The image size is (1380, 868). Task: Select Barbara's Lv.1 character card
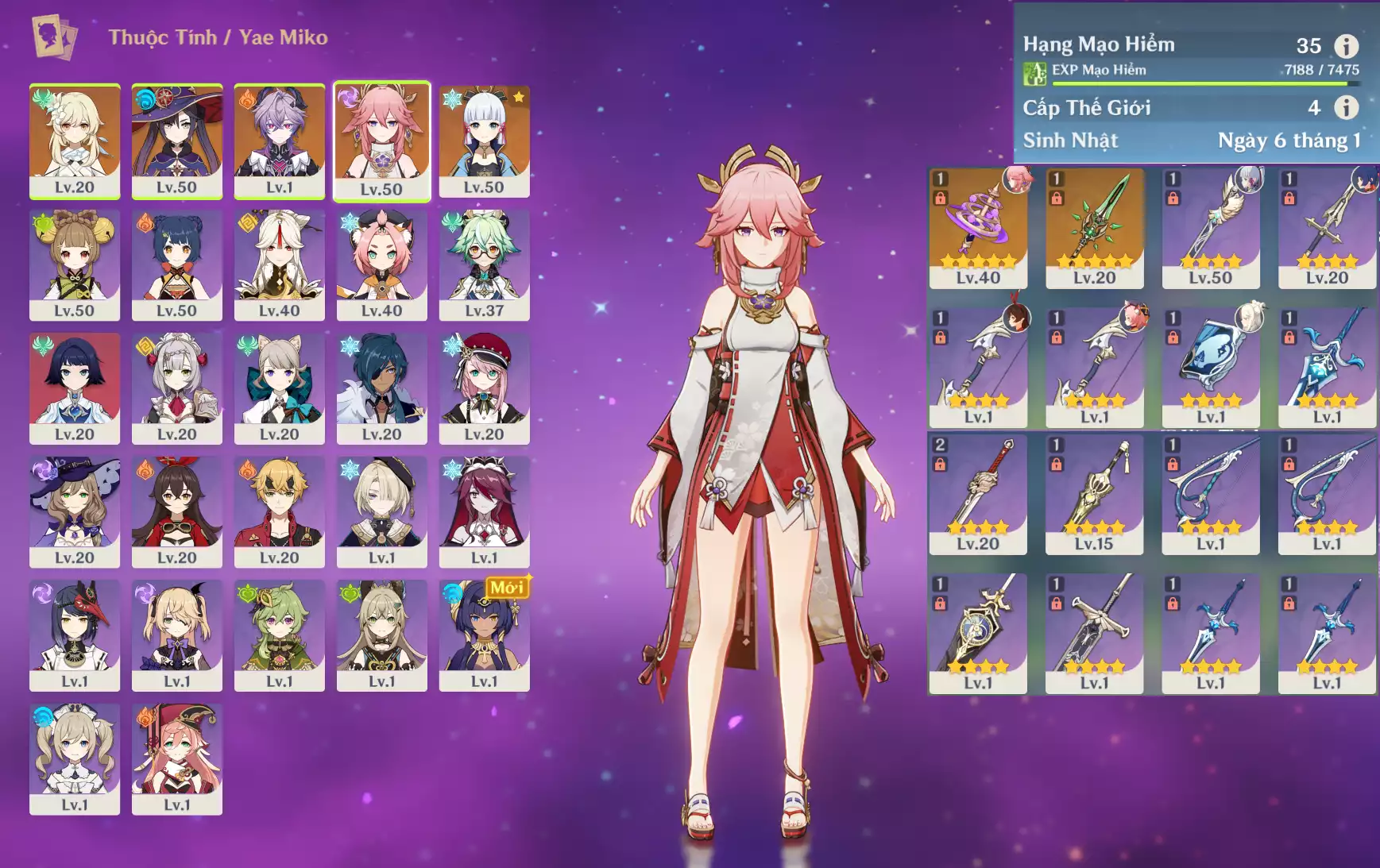click(x=75, y=758)
